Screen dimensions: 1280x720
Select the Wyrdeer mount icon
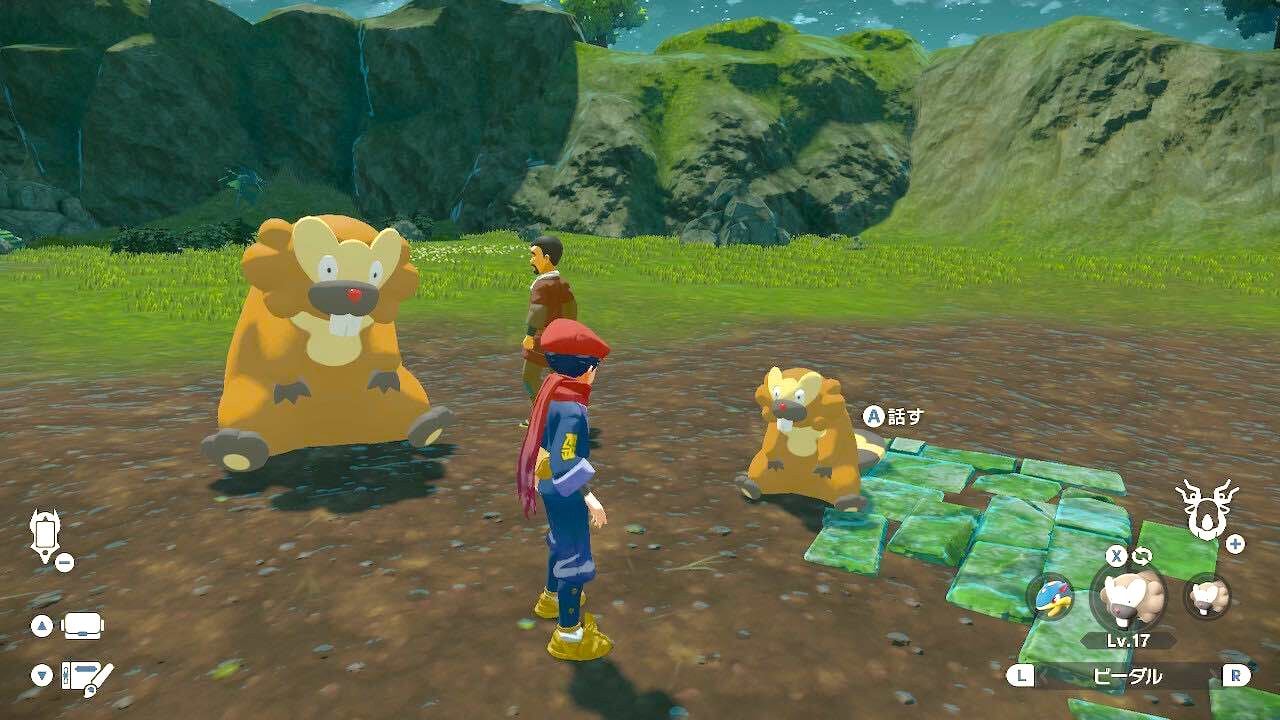(1207, 508)
